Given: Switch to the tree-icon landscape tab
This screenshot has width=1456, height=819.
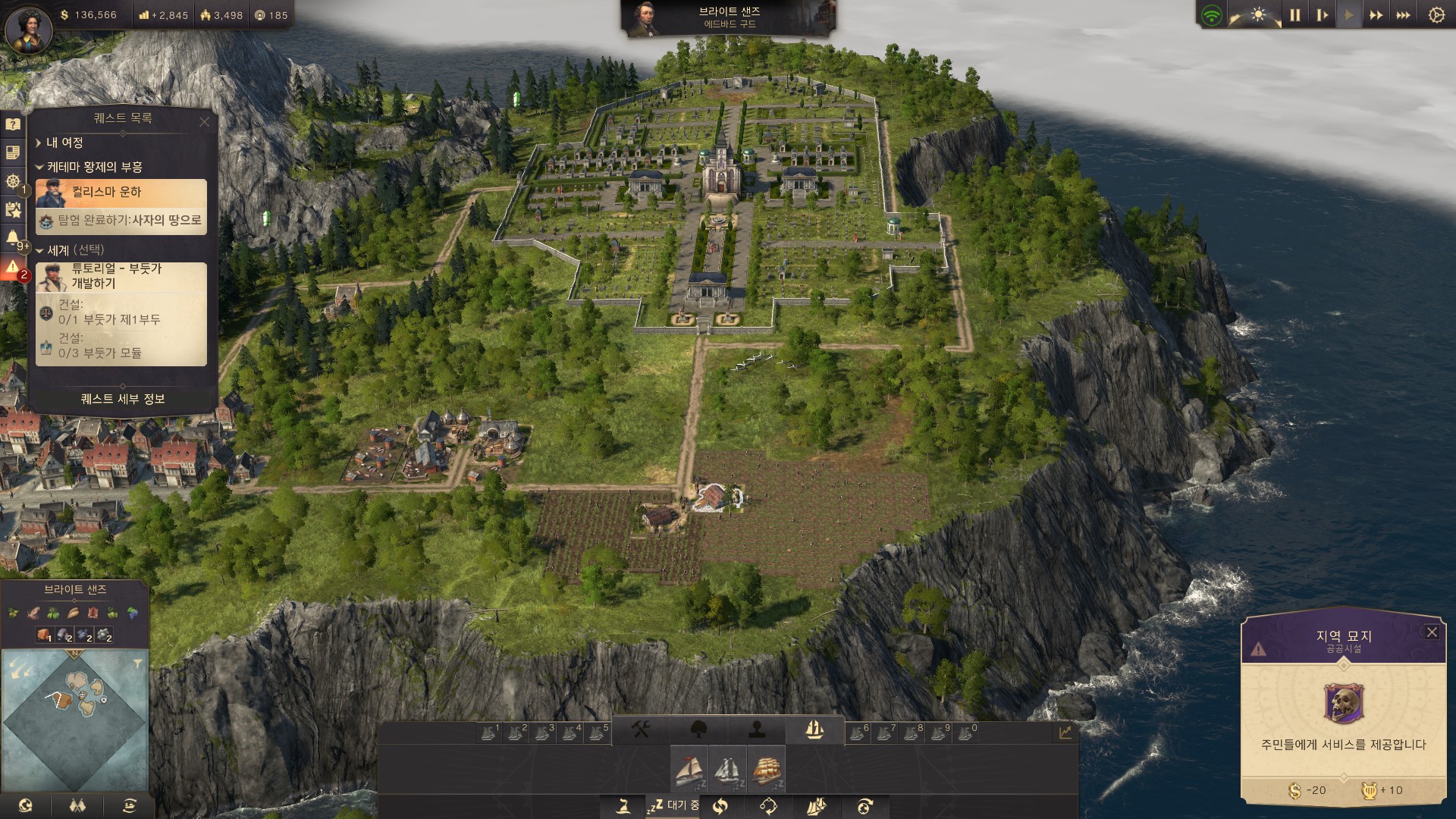Looking at the screenshot, I should (x=699, y=730).
